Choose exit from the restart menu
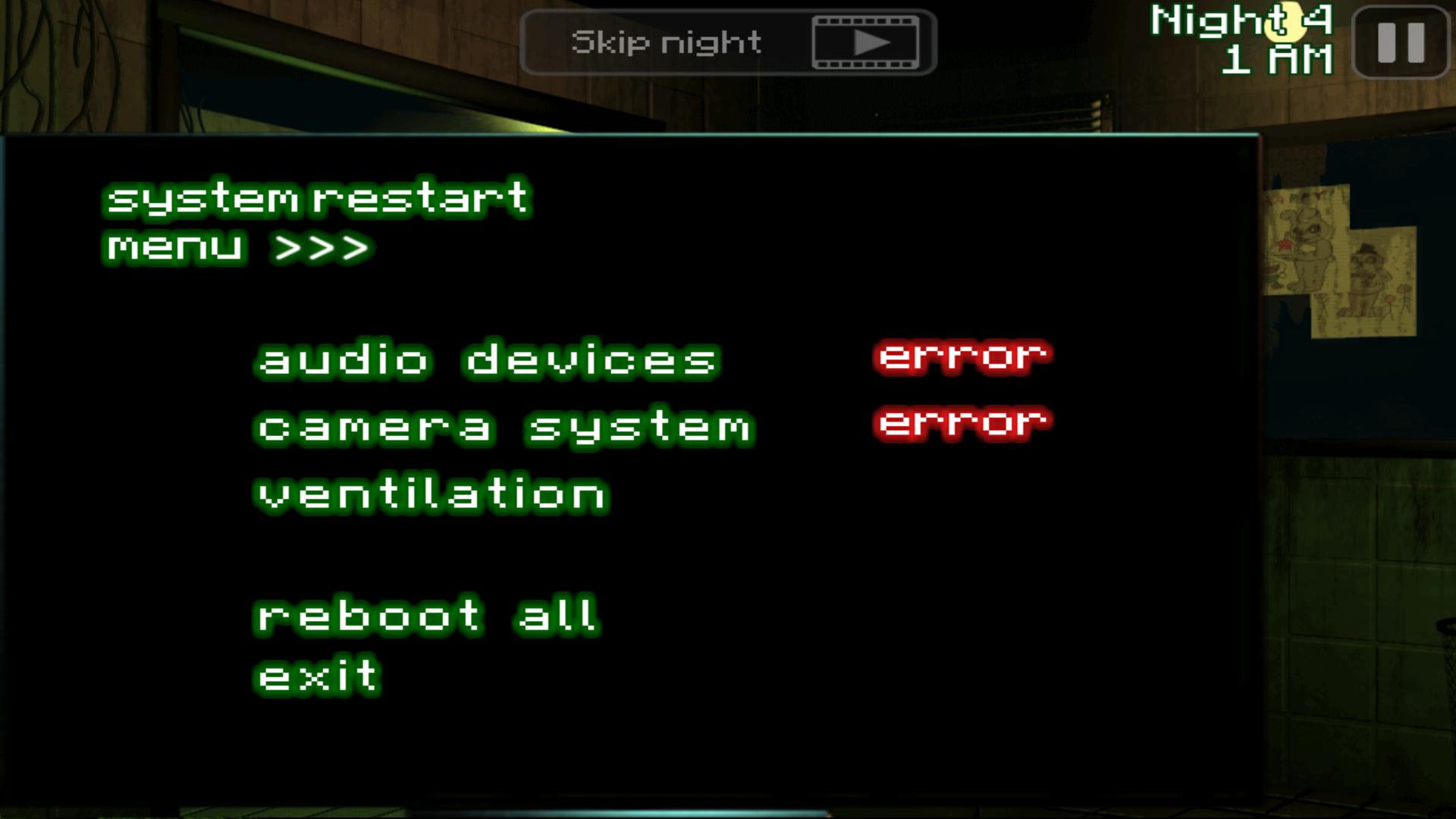 pos(316,674)
